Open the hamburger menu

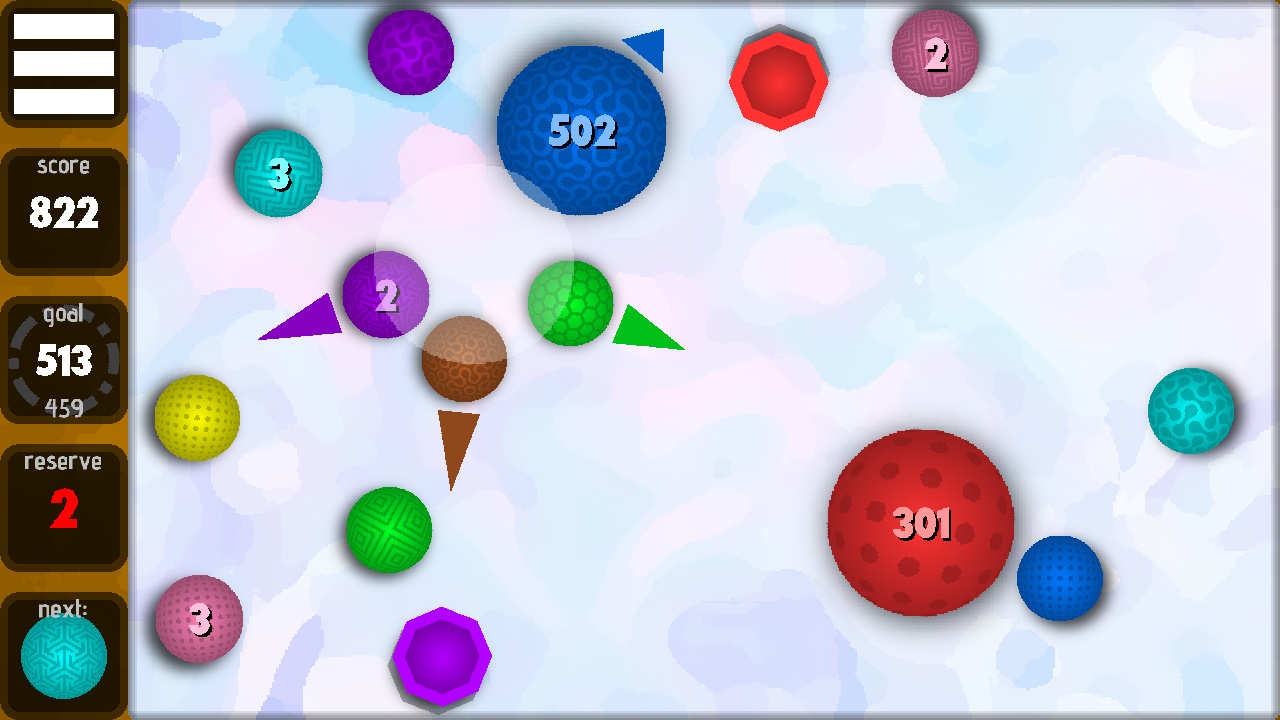(64, 63)
